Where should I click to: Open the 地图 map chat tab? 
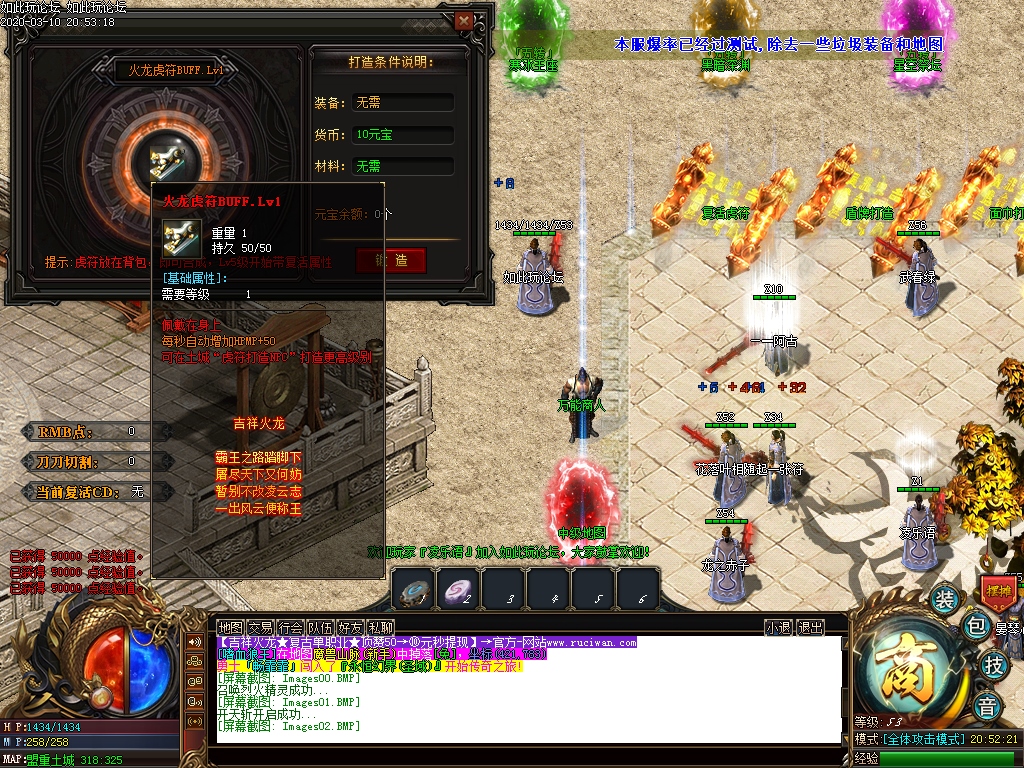pos(231,627)
